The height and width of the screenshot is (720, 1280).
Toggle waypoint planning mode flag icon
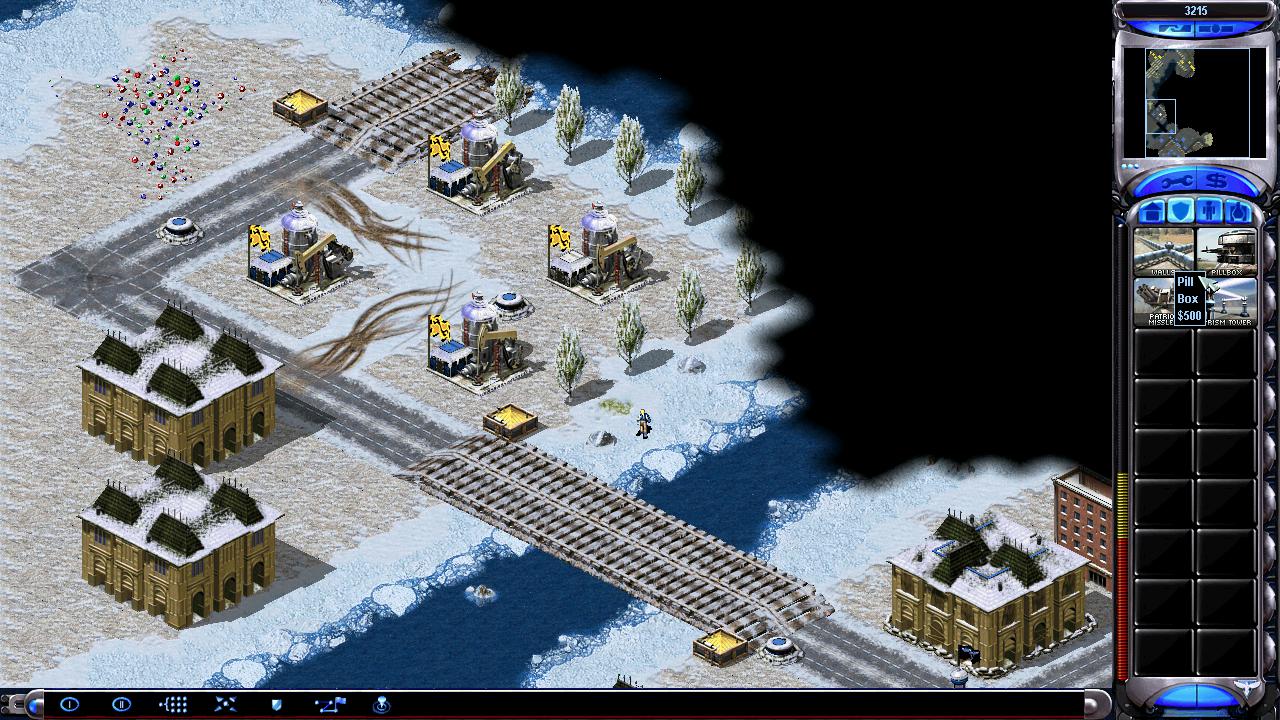click(x=329, y=705)
